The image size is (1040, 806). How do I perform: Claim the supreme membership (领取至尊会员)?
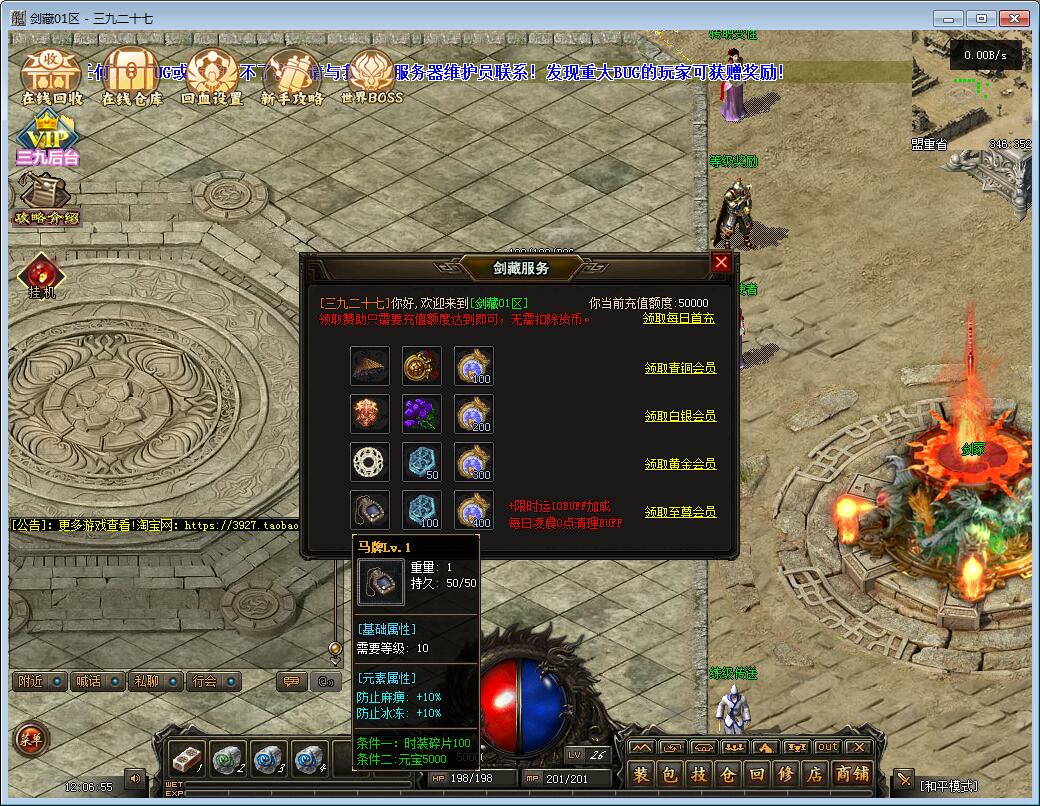(x=680, y=512)
